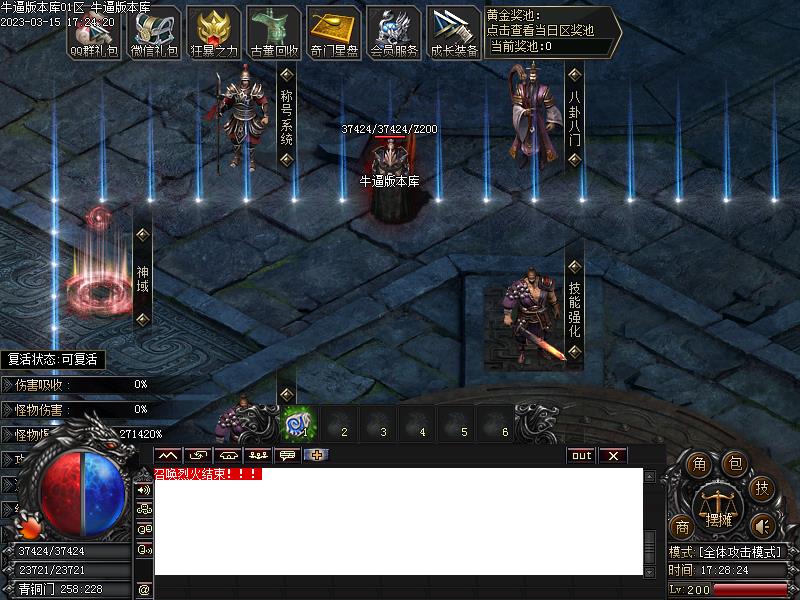This screenshot has height=600, width=800.
Task: Click the out button above chat
Action: [x=581, y=456]
